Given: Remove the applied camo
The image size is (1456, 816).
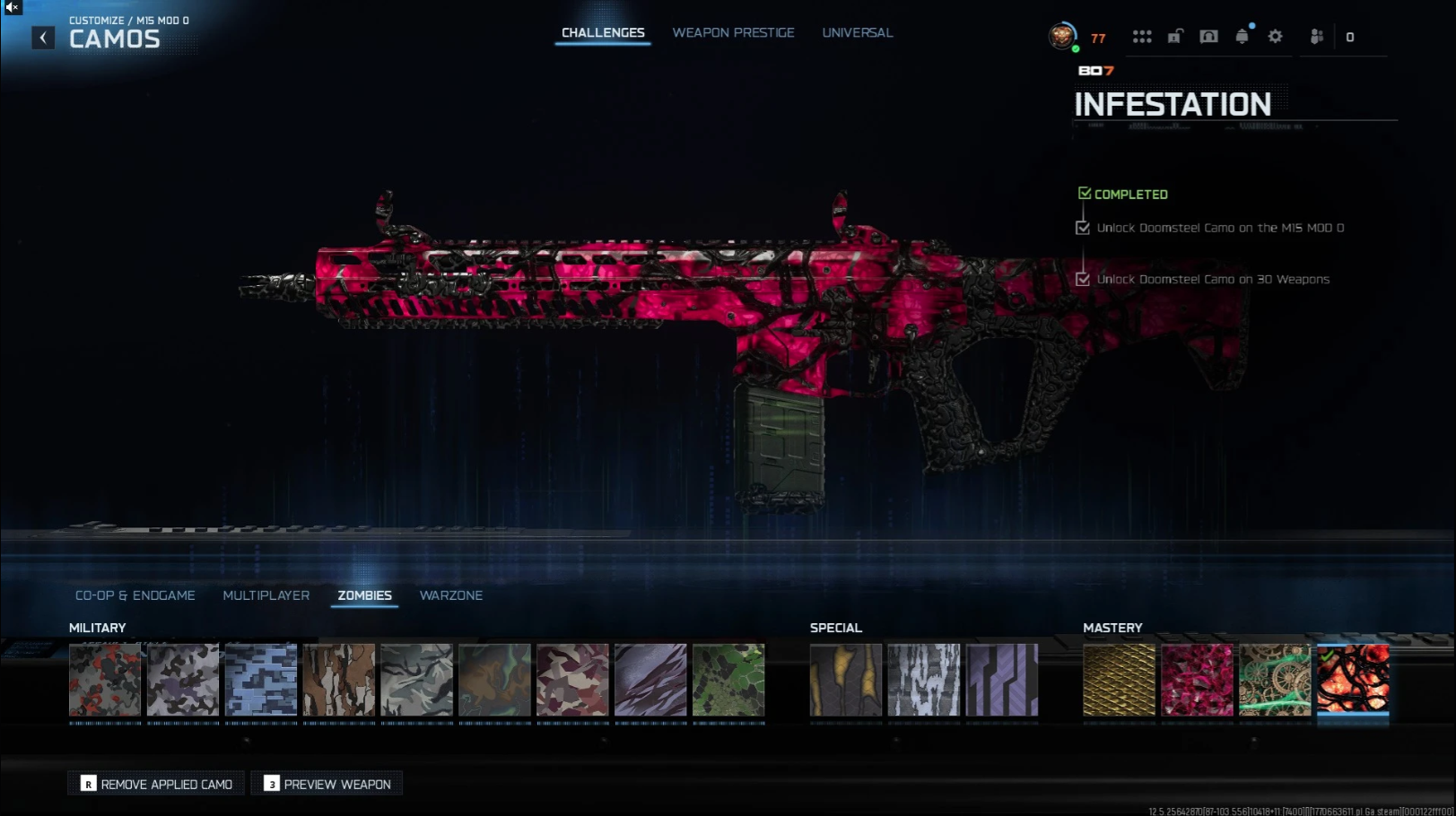Looking at the screenshot, I should (156, 784).
